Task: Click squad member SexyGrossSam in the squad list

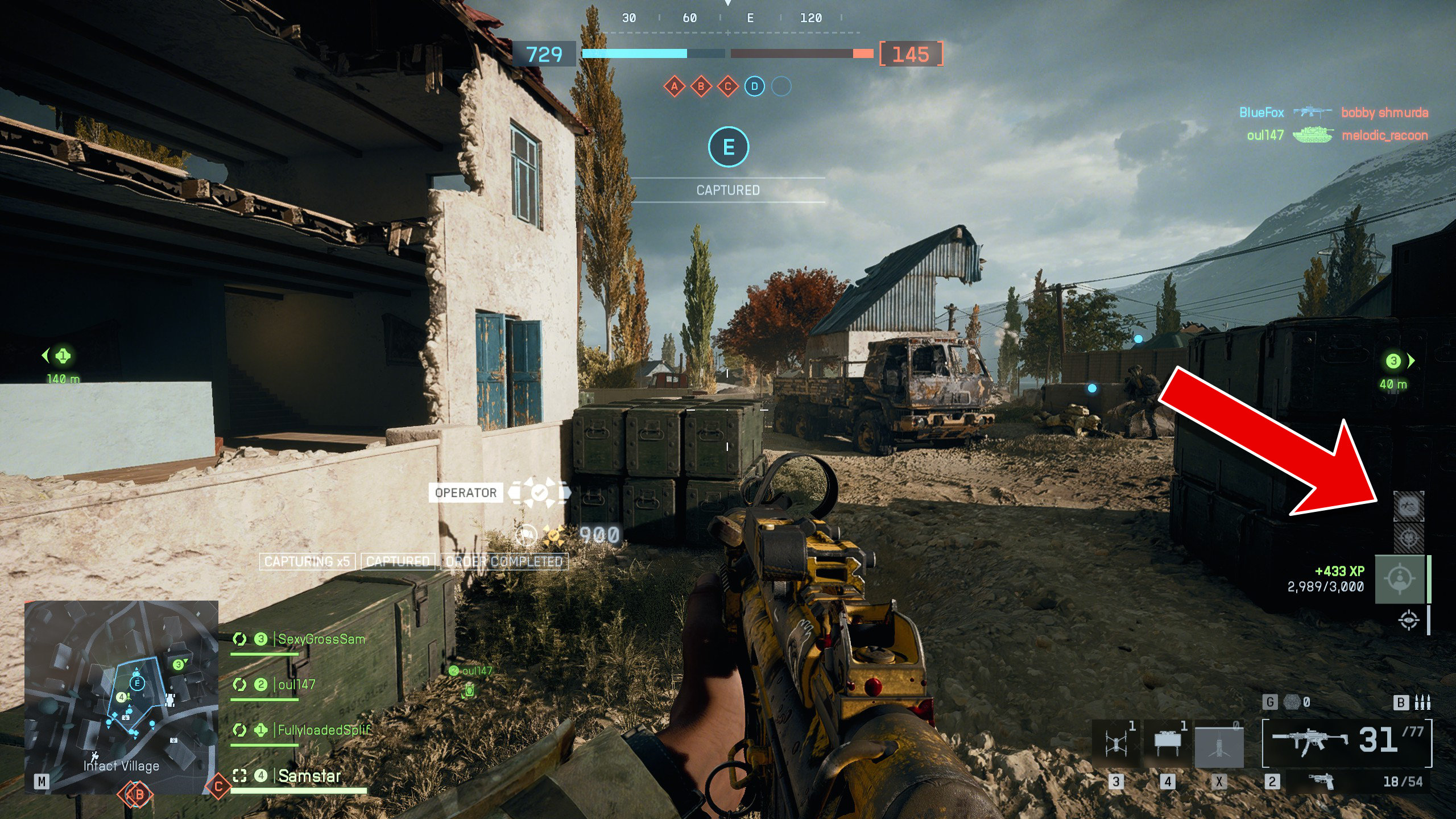Action: [321, 639]
